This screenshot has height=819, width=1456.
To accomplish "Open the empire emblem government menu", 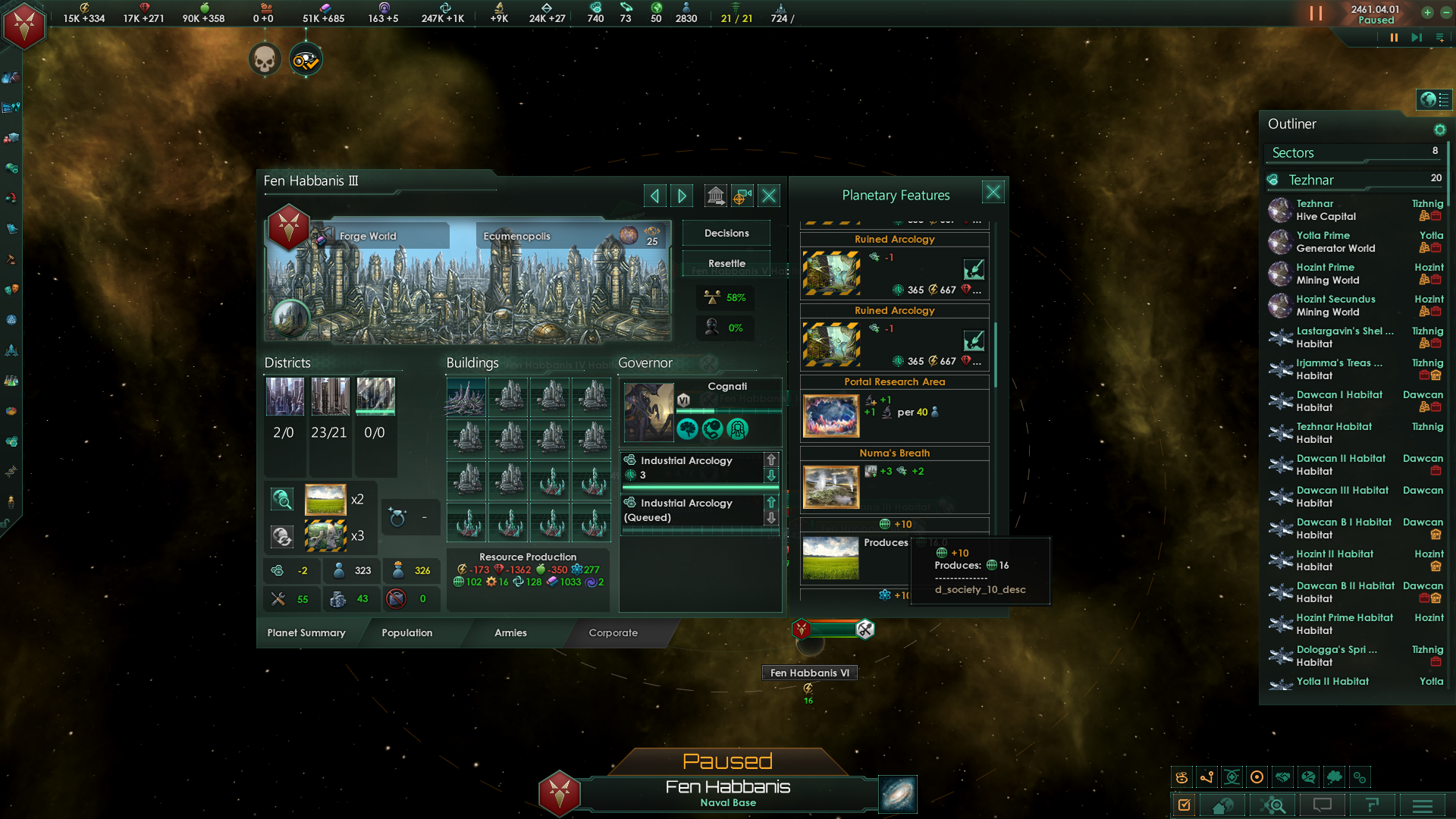I will [x=24, y=26].
